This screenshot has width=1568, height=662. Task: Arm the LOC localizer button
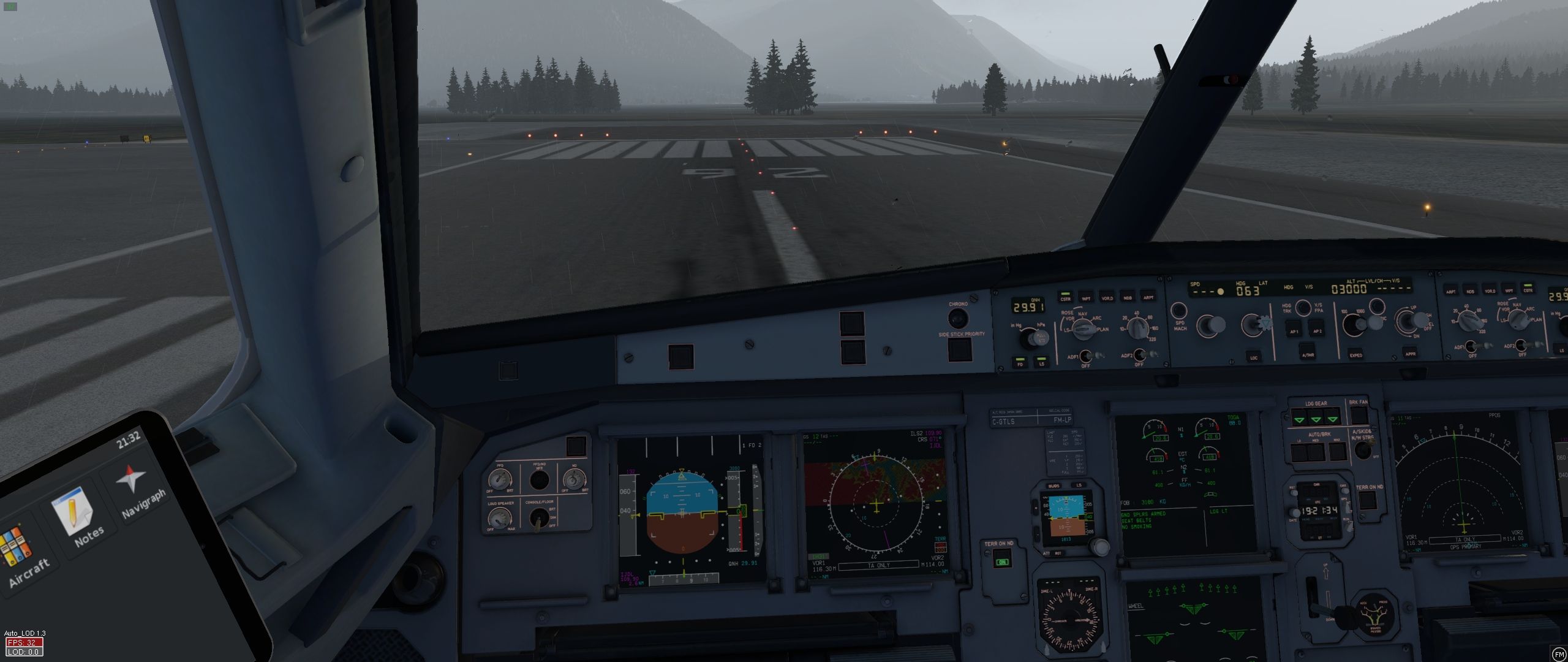1253,356
